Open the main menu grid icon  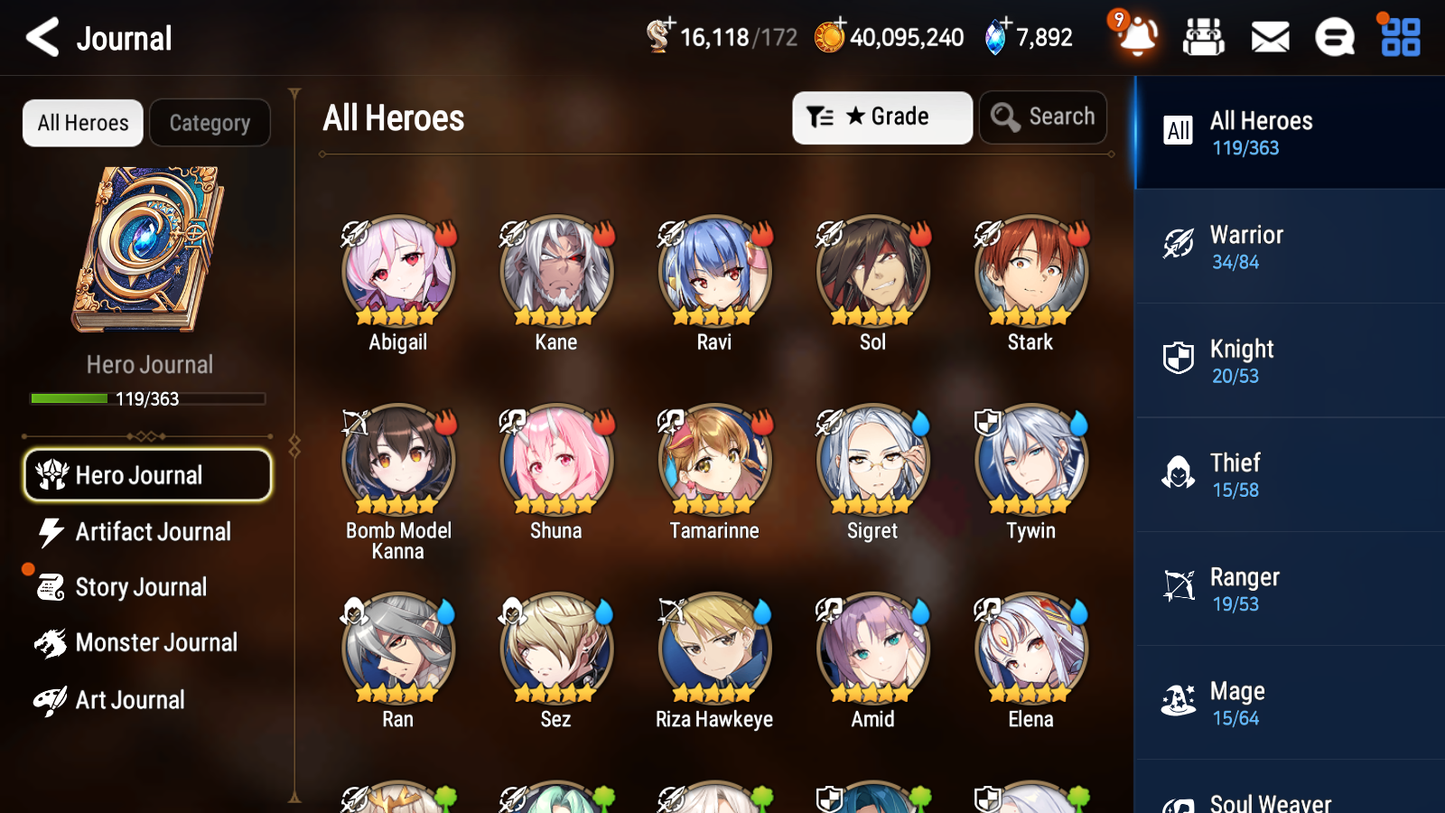pyautogui.click(x=1399, y=36)
